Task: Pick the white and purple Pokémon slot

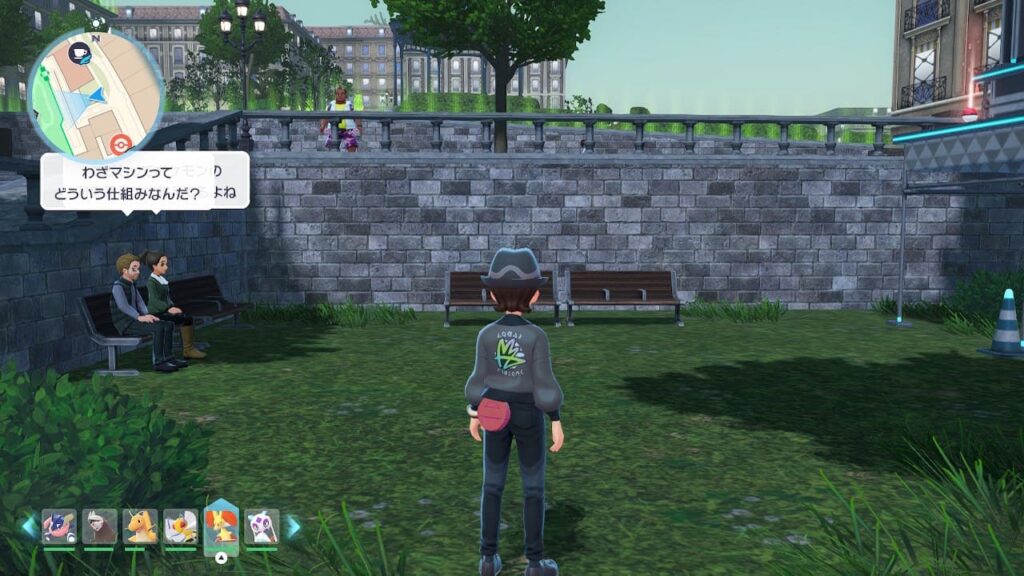Action: [x=262, y=526]
